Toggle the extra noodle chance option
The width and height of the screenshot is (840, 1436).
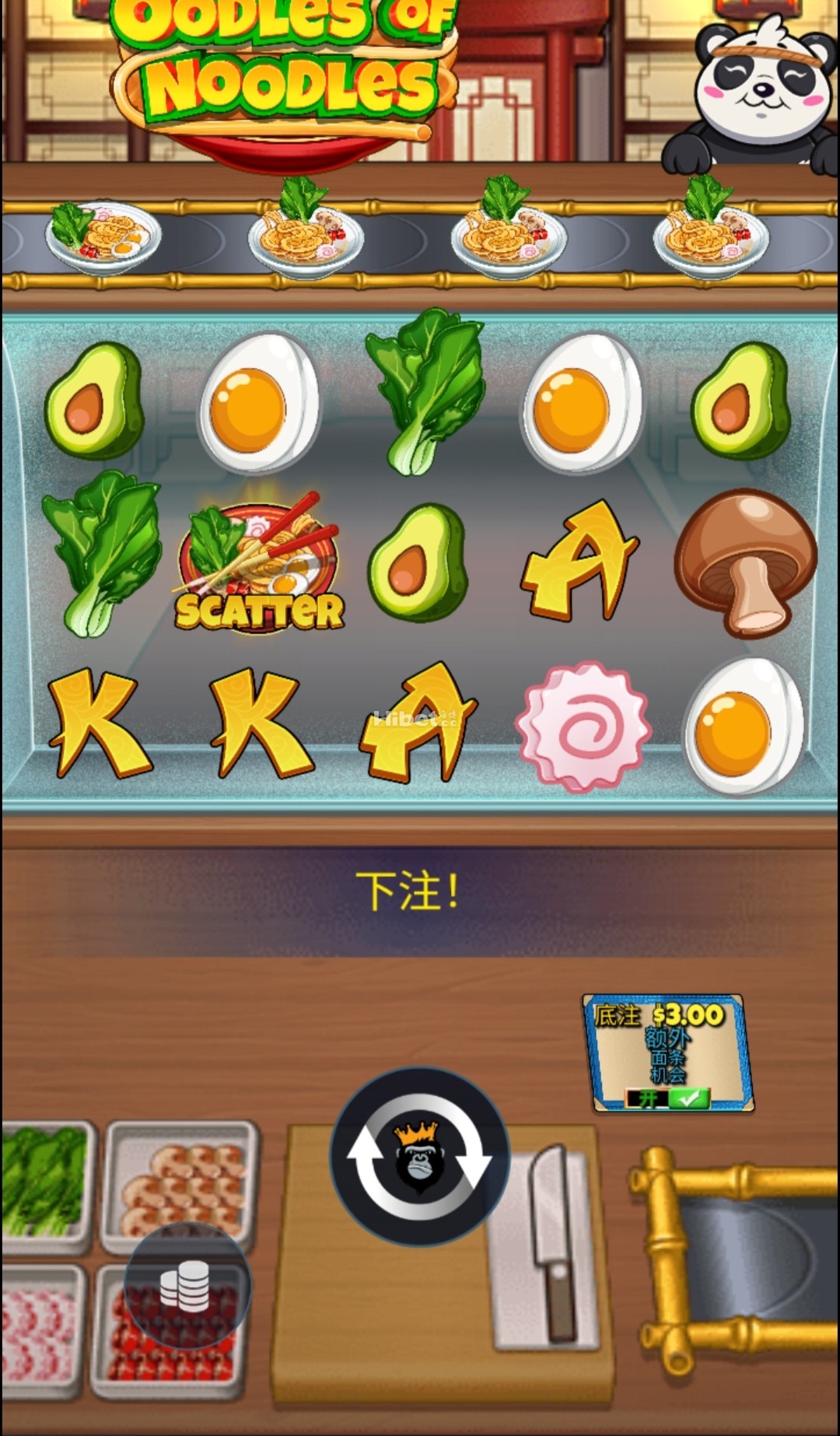[668, 1098]
